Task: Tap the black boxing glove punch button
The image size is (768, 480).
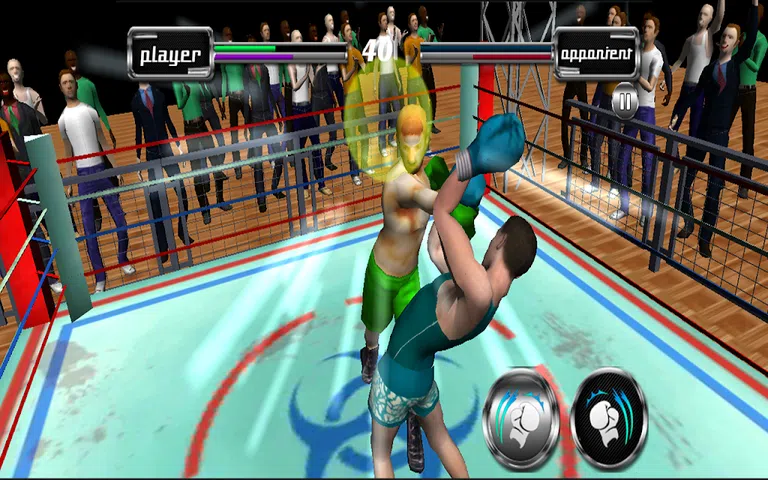Action: click(609, 418)
